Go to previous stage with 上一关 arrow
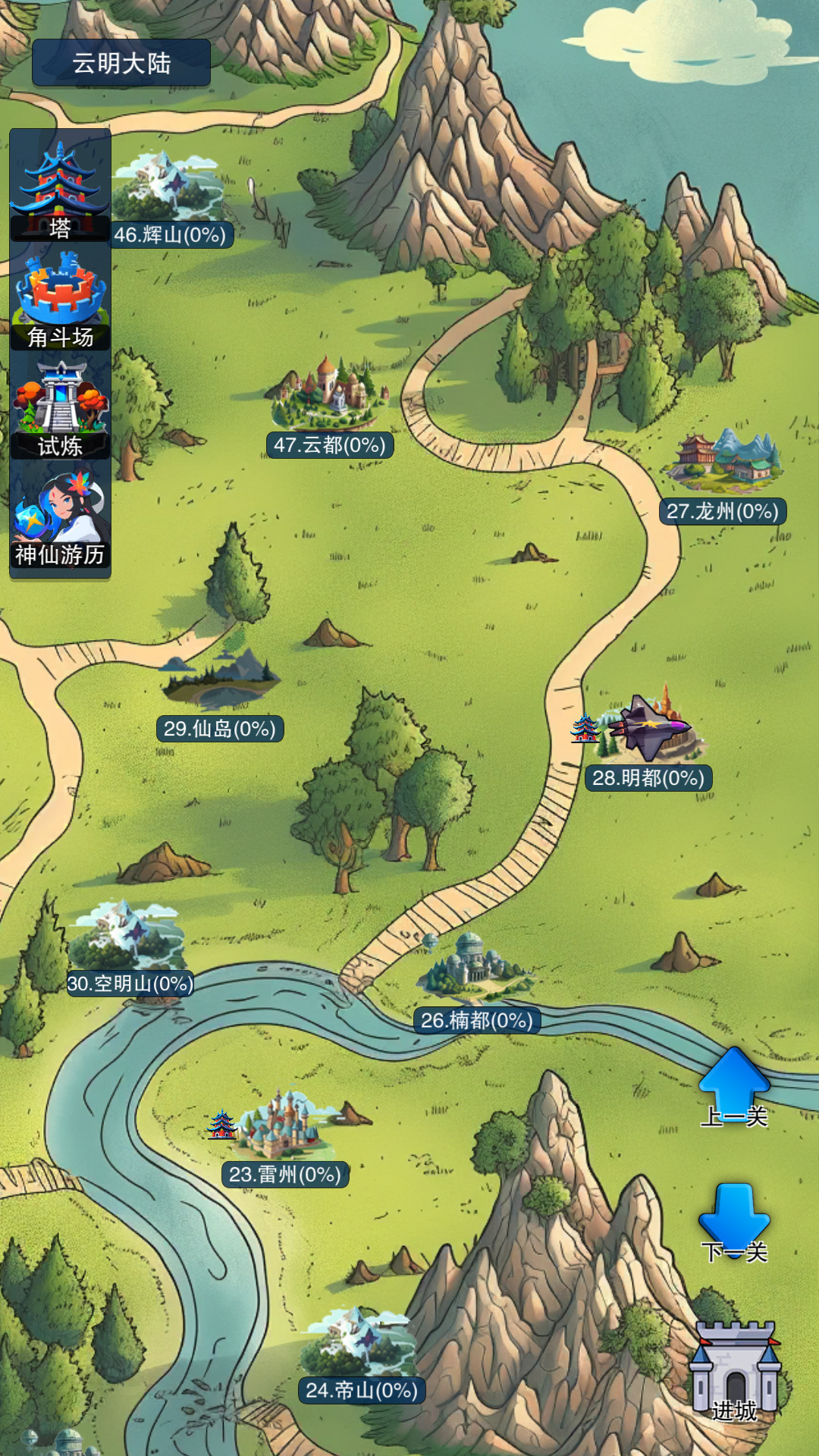Screen dimensions: 819x1456 (x=734, y=1086)
